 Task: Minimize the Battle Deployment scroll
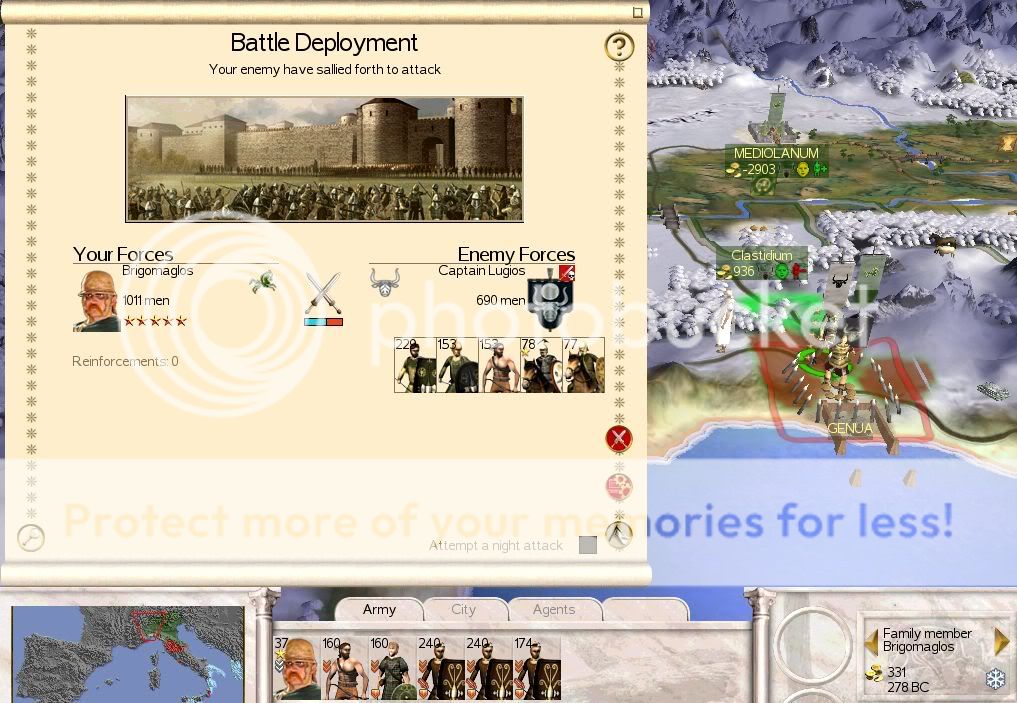(x=637, y=12)
